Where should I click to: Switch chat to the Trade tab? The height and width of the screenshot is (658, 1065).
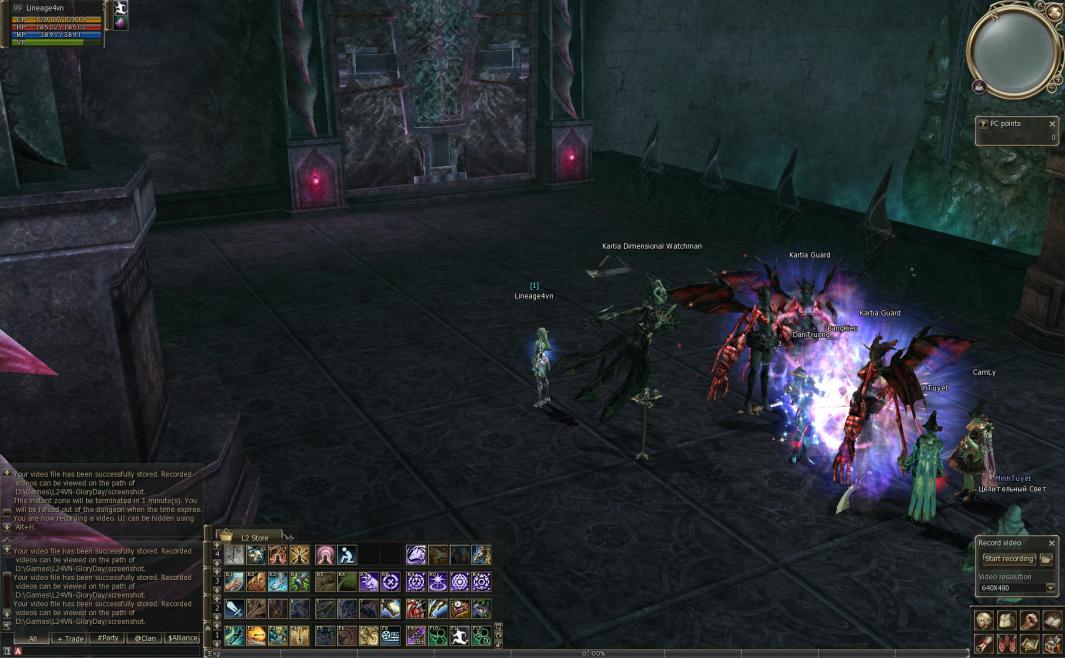coord(70,637)
